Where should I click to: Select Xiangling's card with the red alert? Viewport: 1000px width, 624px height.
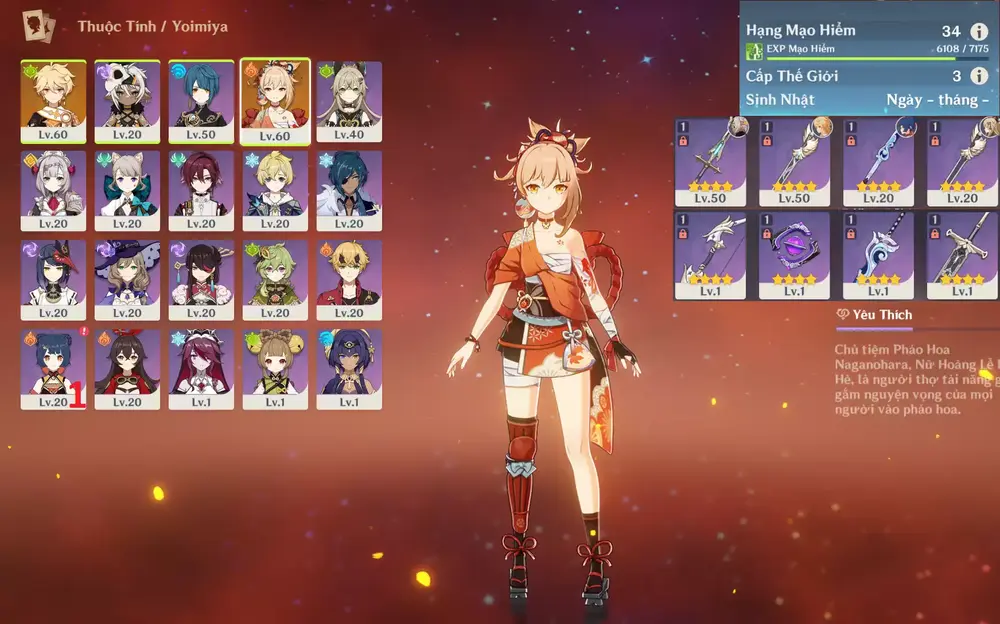(53, 368)
